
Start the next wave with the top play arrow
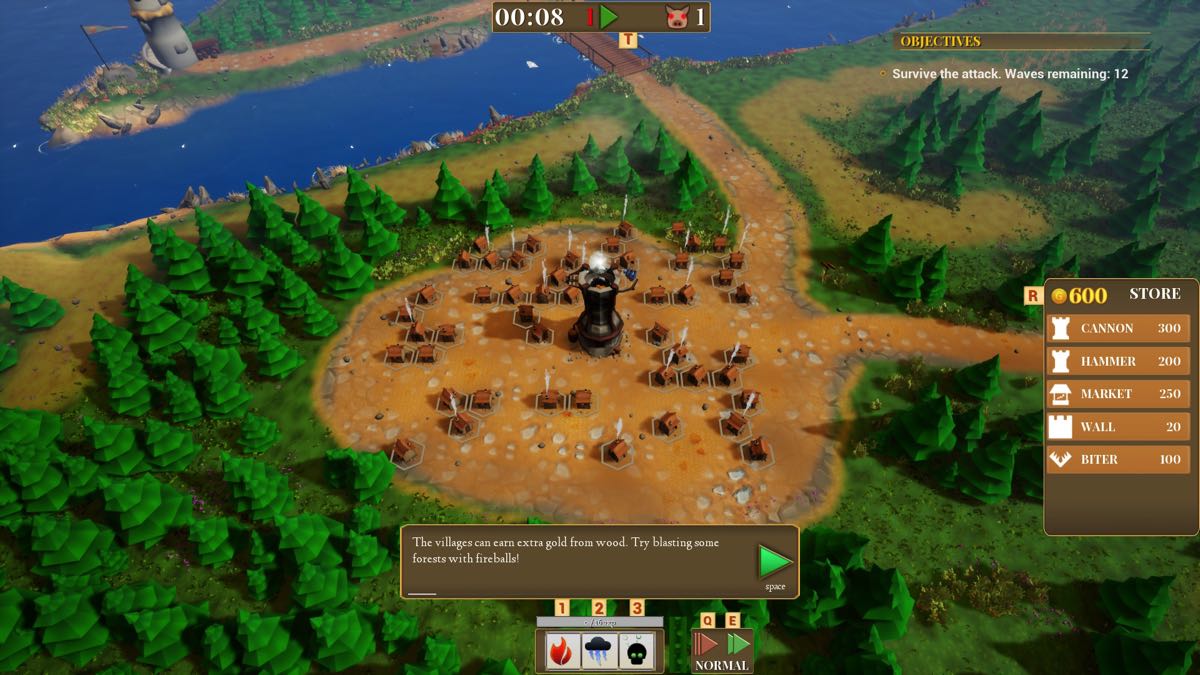[609, 17]
